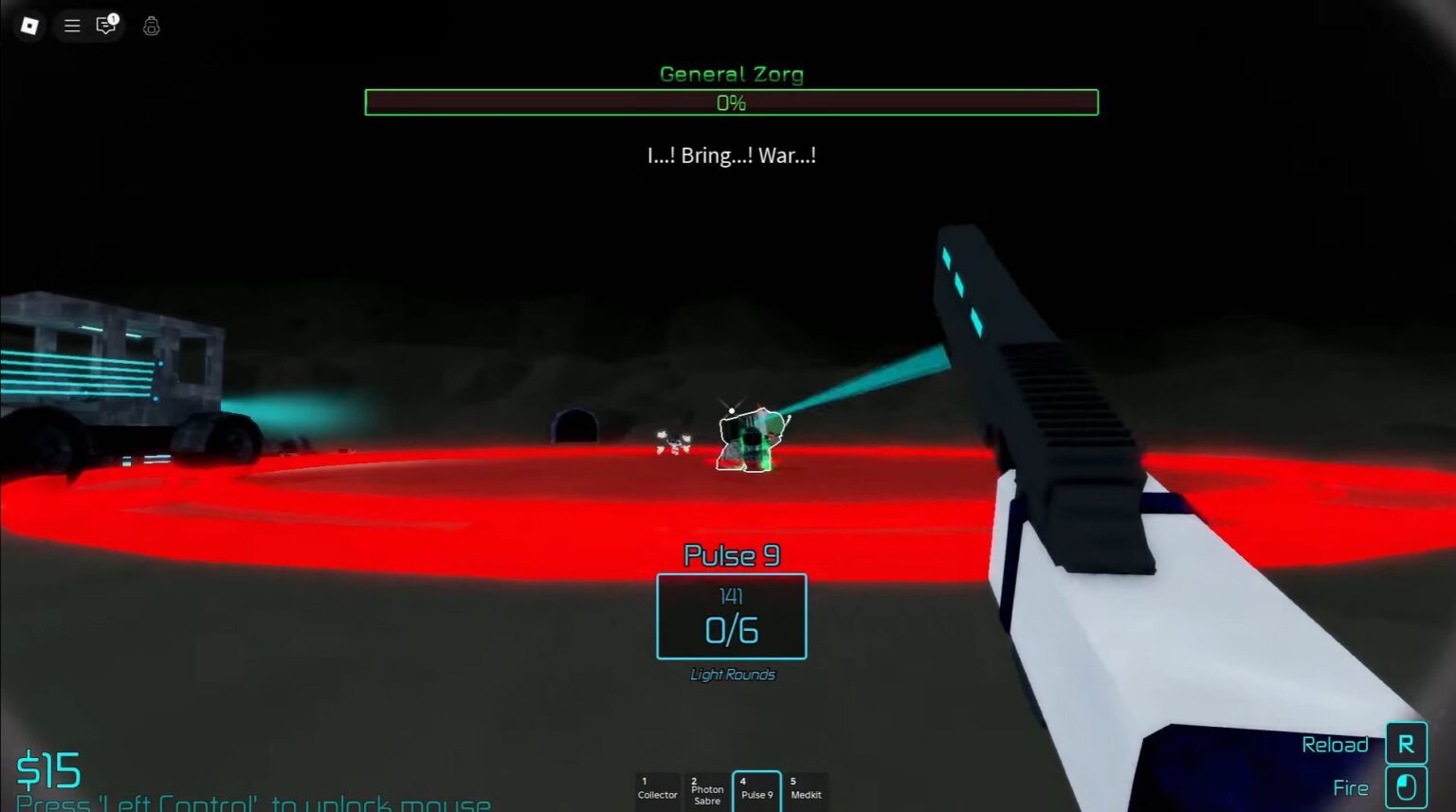1456x812 pixels.
Task: Click the notification badge showing 1
Action: point(113,17)
